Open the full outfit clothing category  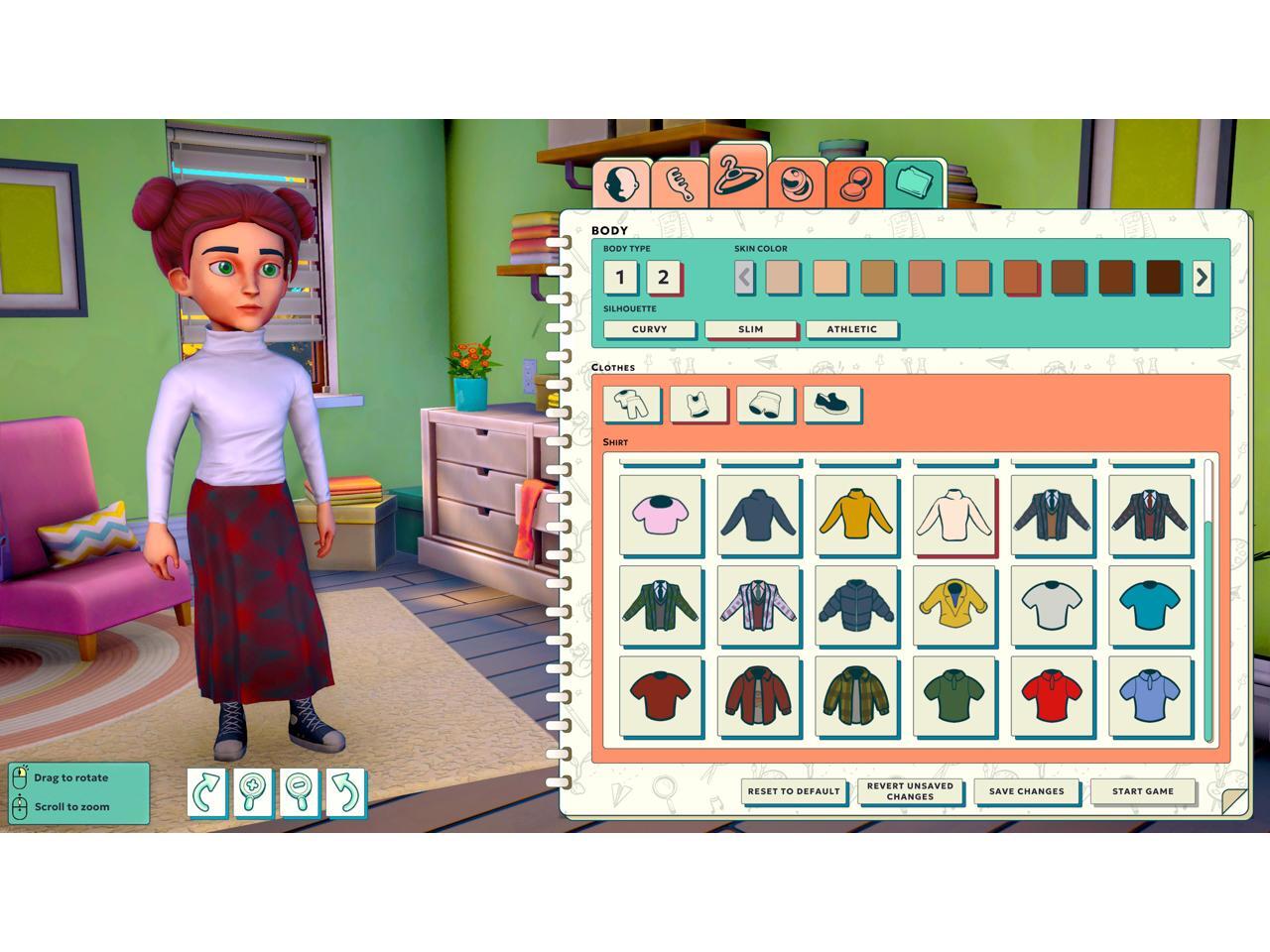pos(631,405)
